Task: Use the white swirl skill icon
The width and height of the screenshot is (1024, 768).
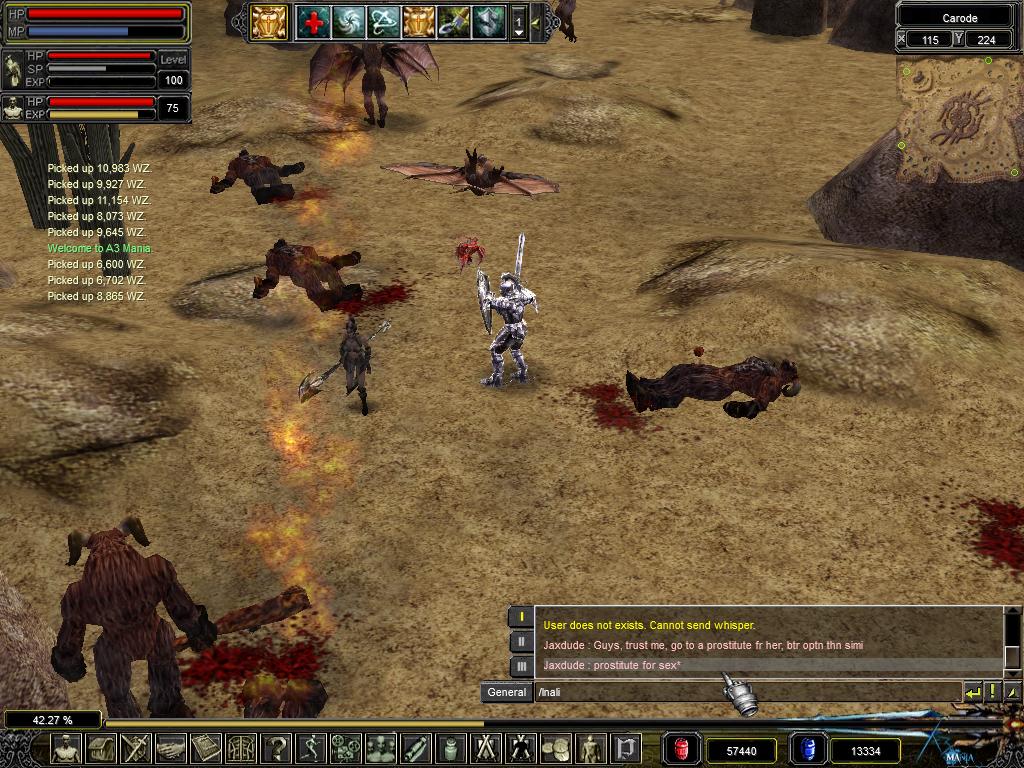Action: [349, 21]
